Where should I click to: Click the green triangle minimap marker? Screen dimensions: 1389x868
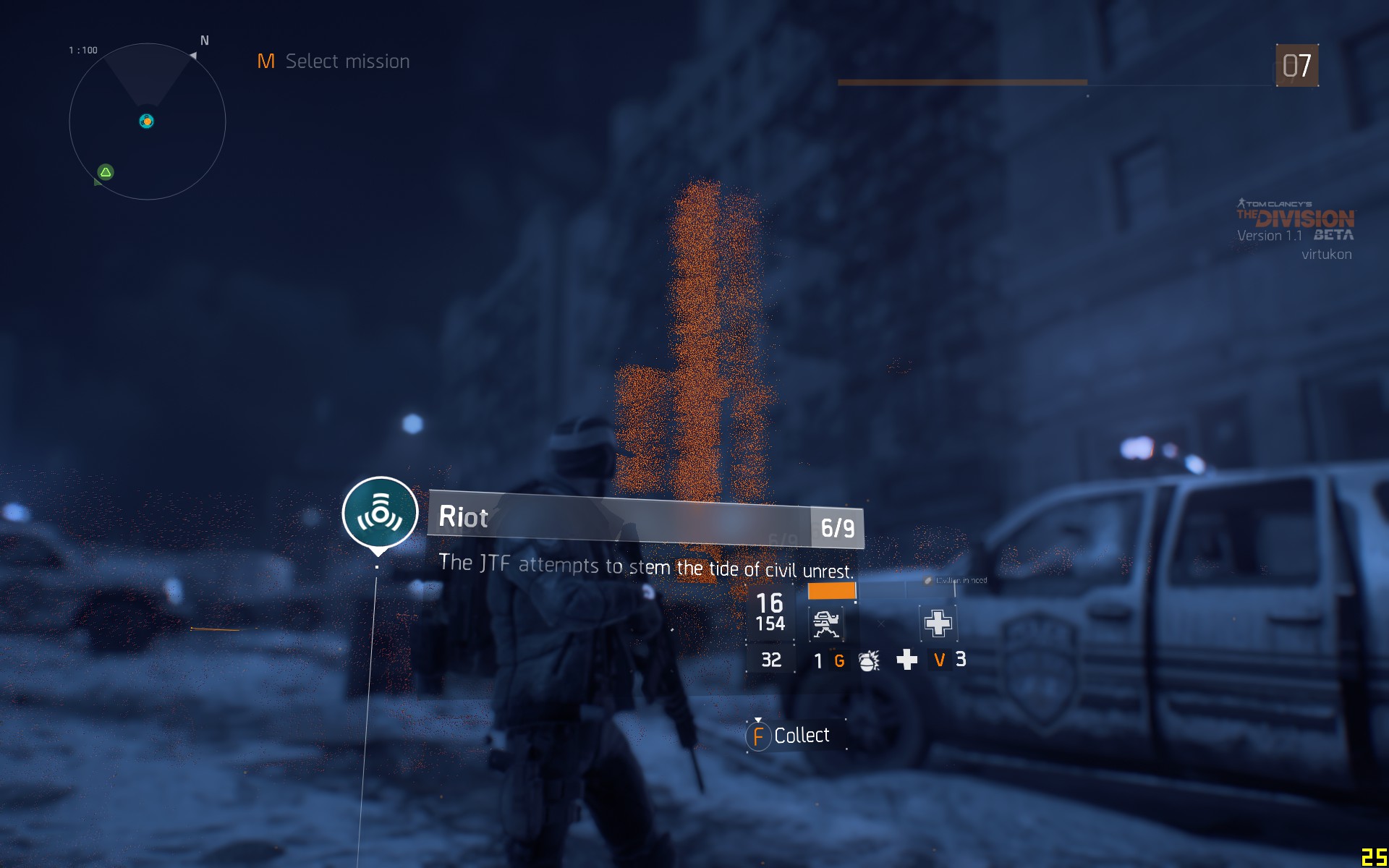pos(106,172)
